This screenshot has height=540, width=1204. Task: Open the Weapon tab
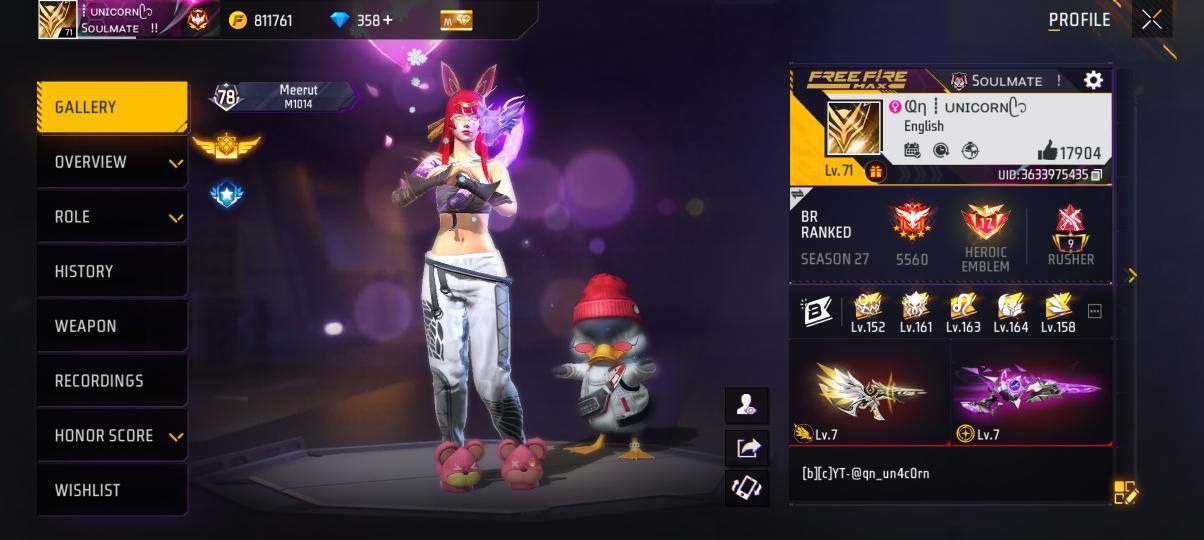pyautogui.click(x=112, y=326)
